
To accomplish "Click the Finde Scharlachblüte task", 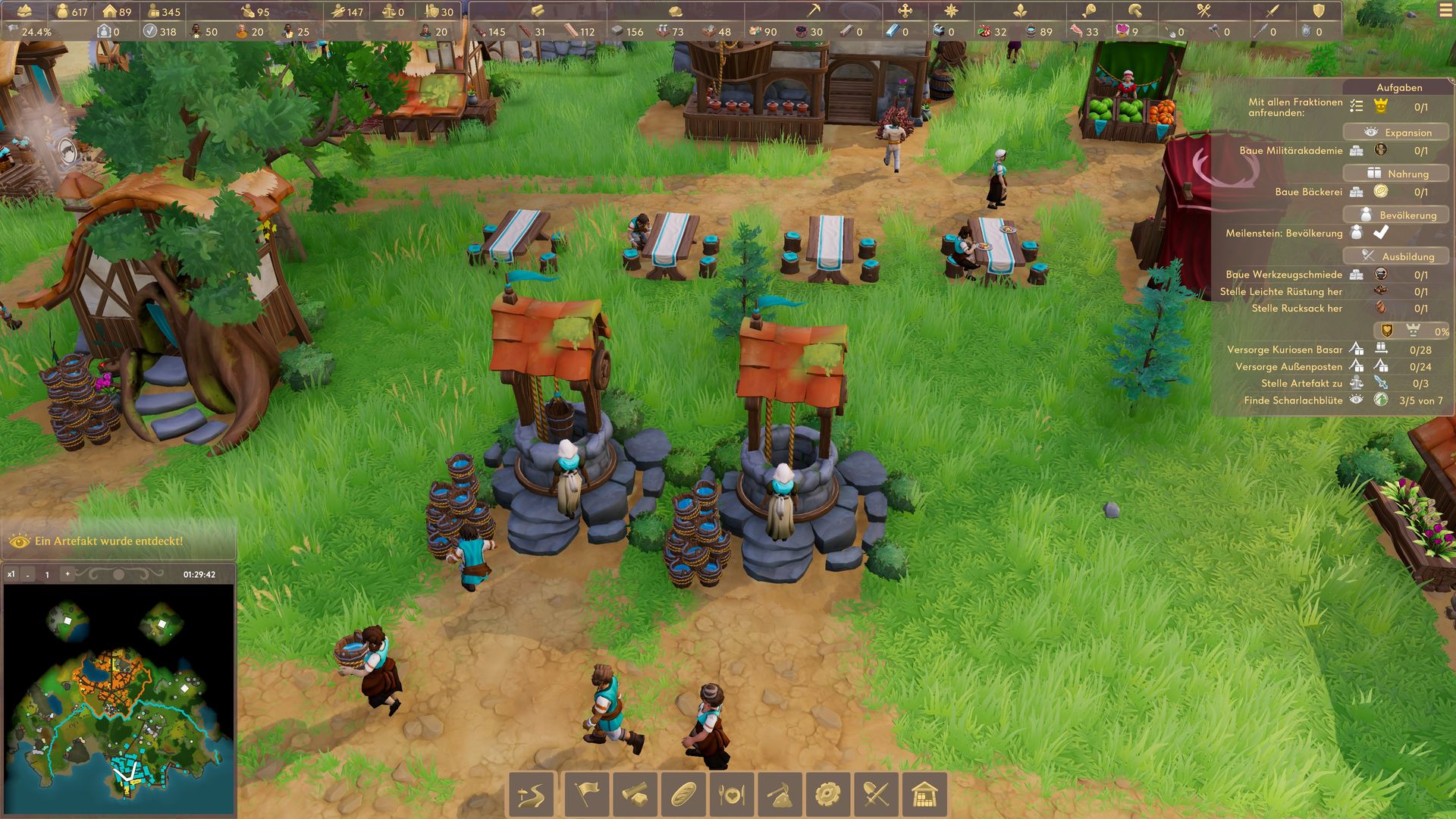I will pos(1293,400).
